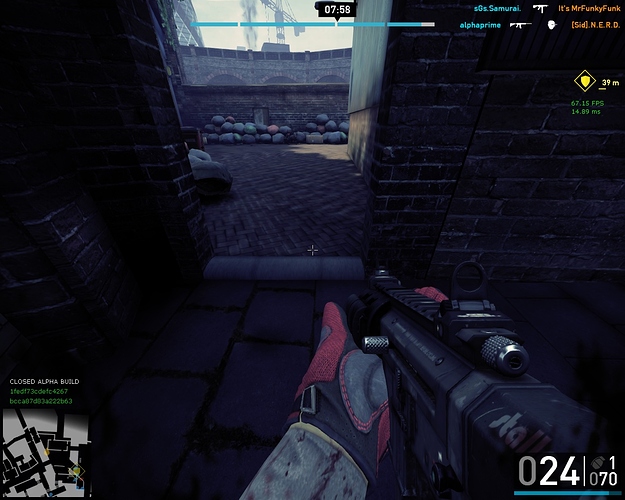The width and height of the screenshot is (625, 500).
Task: Click It's MrFunkyFunk in the killfeed
Action: (x=590, y=8)
